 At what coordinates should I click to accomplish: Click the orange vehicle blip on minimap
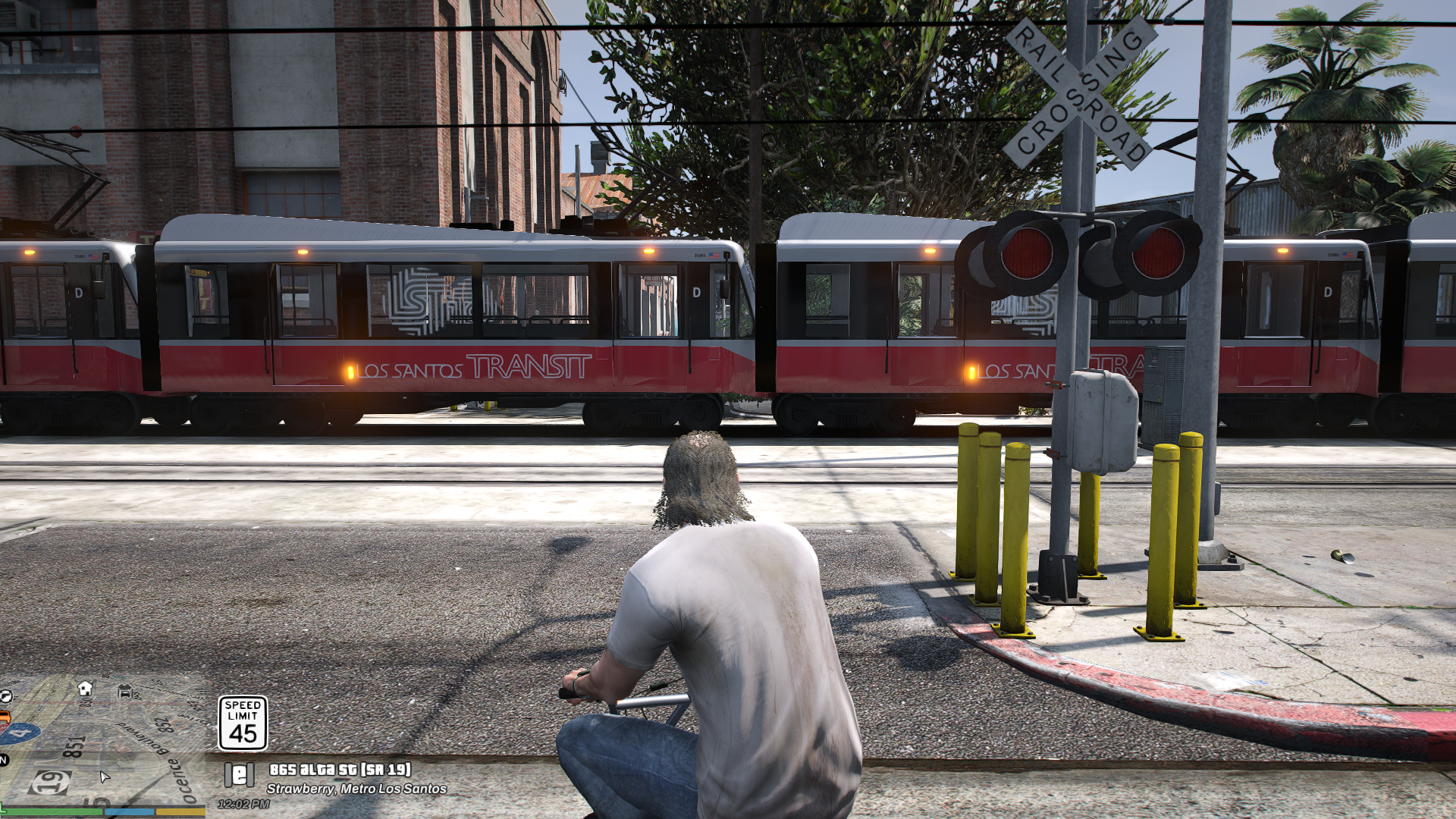point(6,717)
